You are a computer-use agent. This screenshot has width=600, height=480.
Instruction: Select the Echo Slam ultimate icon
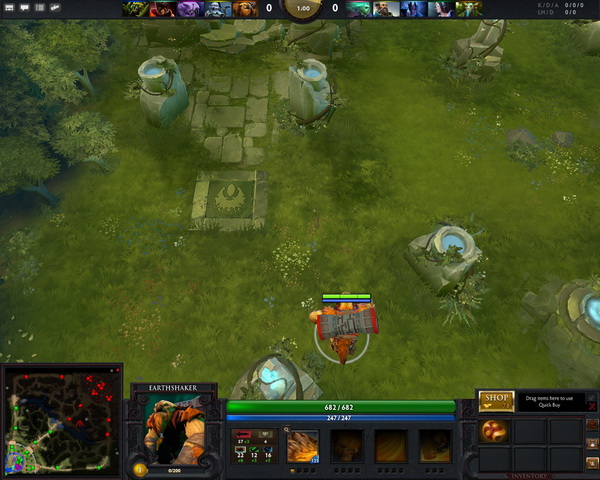coord(434,446)
